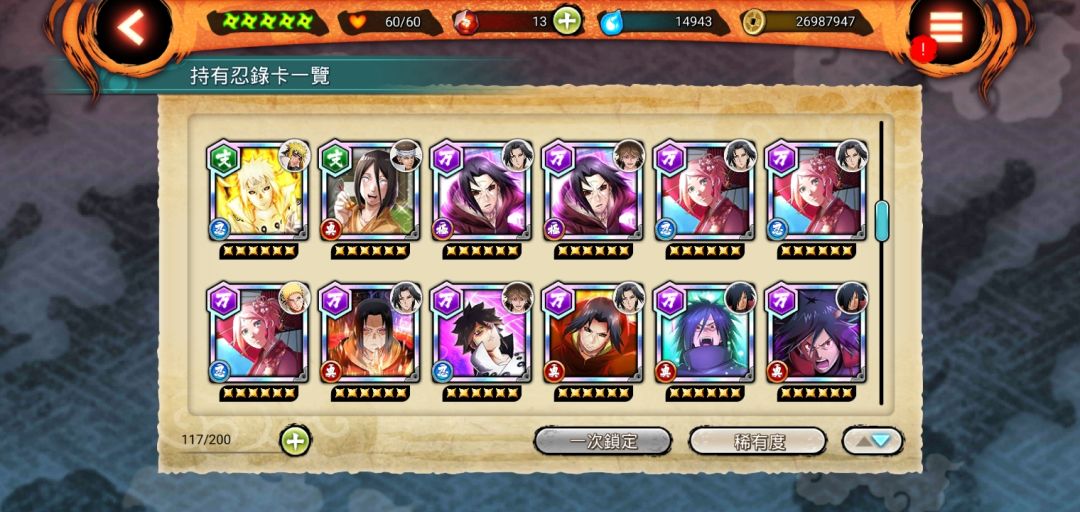Viewport: 1080px width, 512px height.
Task: Toggle the ascending/descending sort arrows
Action: pos(873,441)
